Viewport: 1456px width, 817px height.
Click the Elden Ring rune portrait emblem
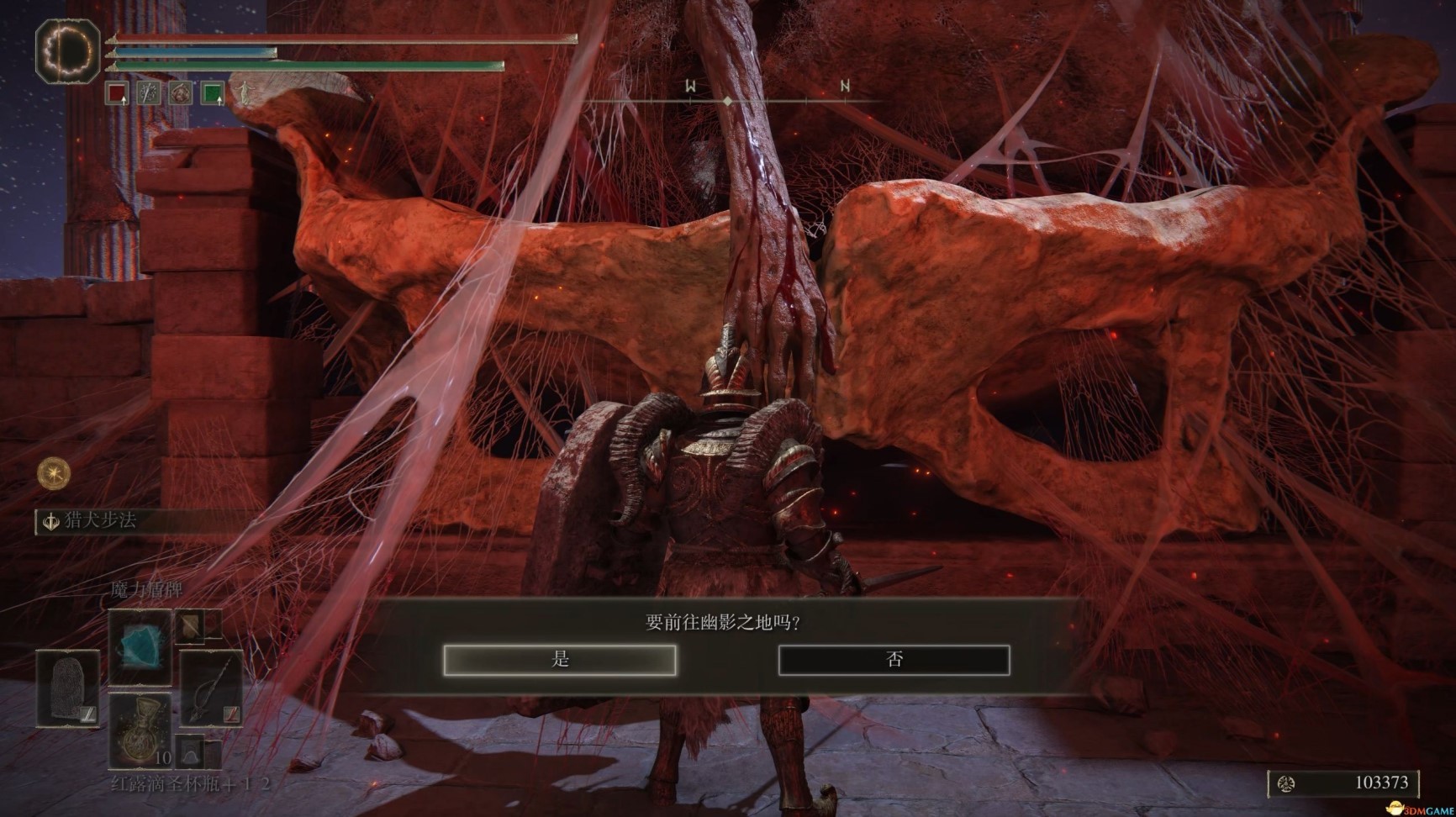(67, 52)
